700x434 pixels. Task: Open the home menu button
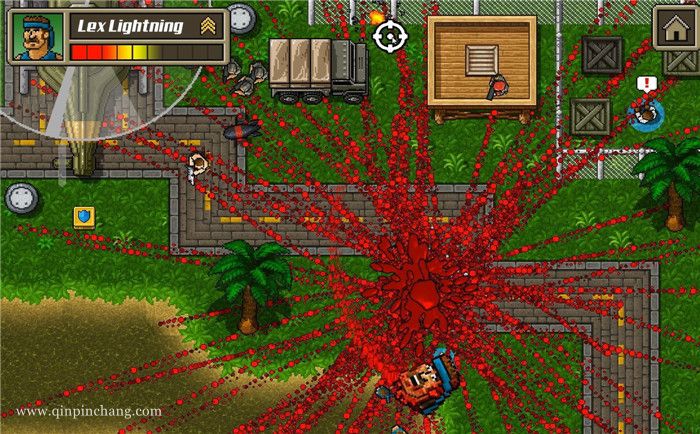[674, 26]
